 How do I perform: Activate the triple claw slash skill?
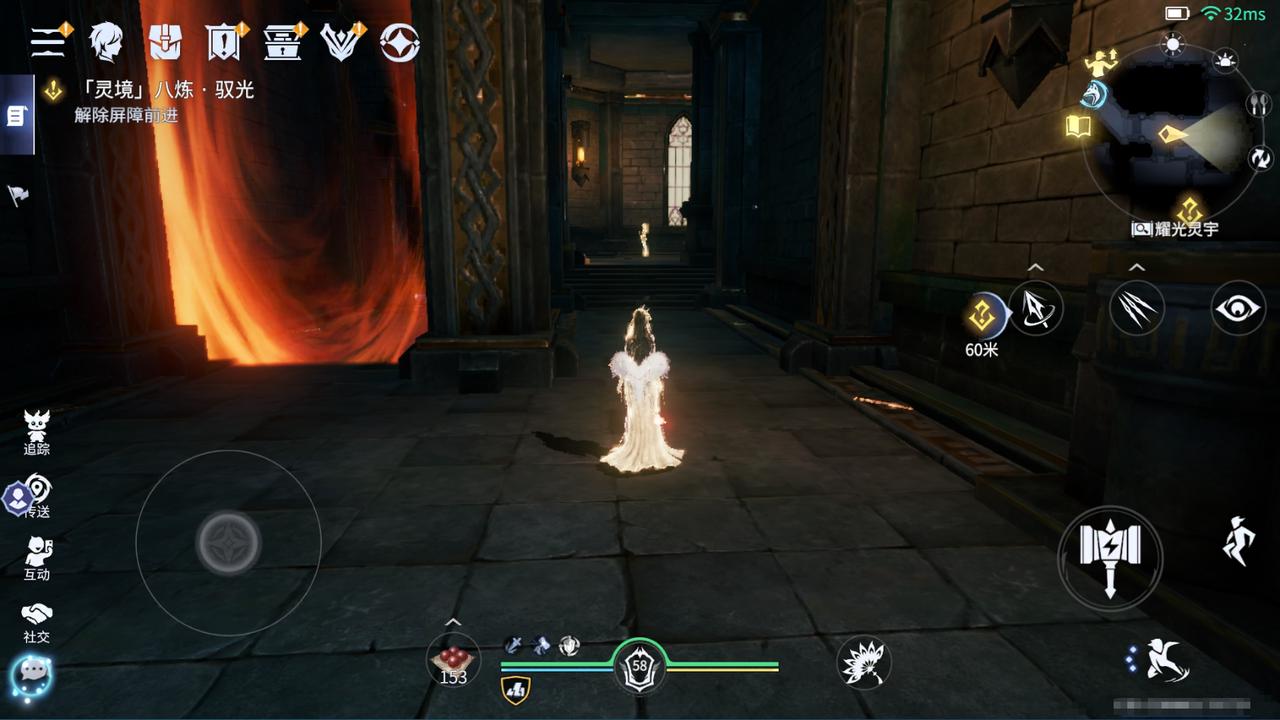tap(1137, 308)
